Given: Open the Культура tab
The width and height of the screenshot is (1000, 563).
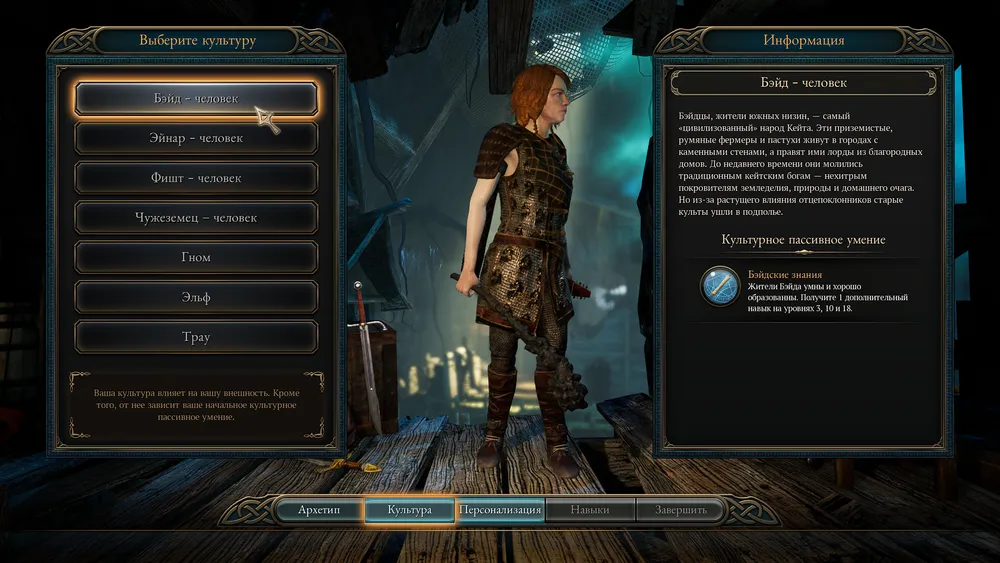Looking at the screenshot, I should [x=410, y=510].
